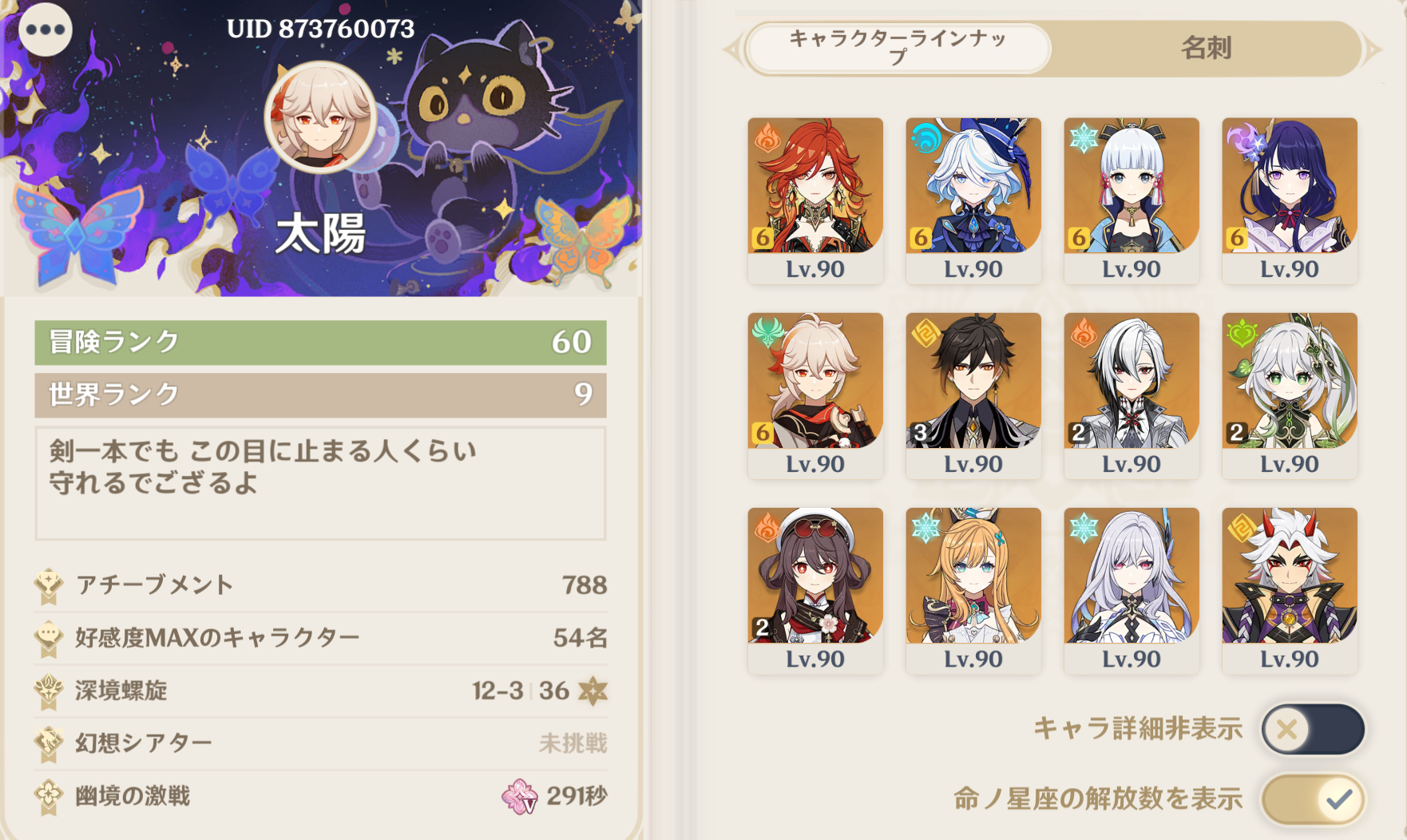Select Hu Tao's character card
Viewport: 1407px width, 840px height.
tap(815, 589)
